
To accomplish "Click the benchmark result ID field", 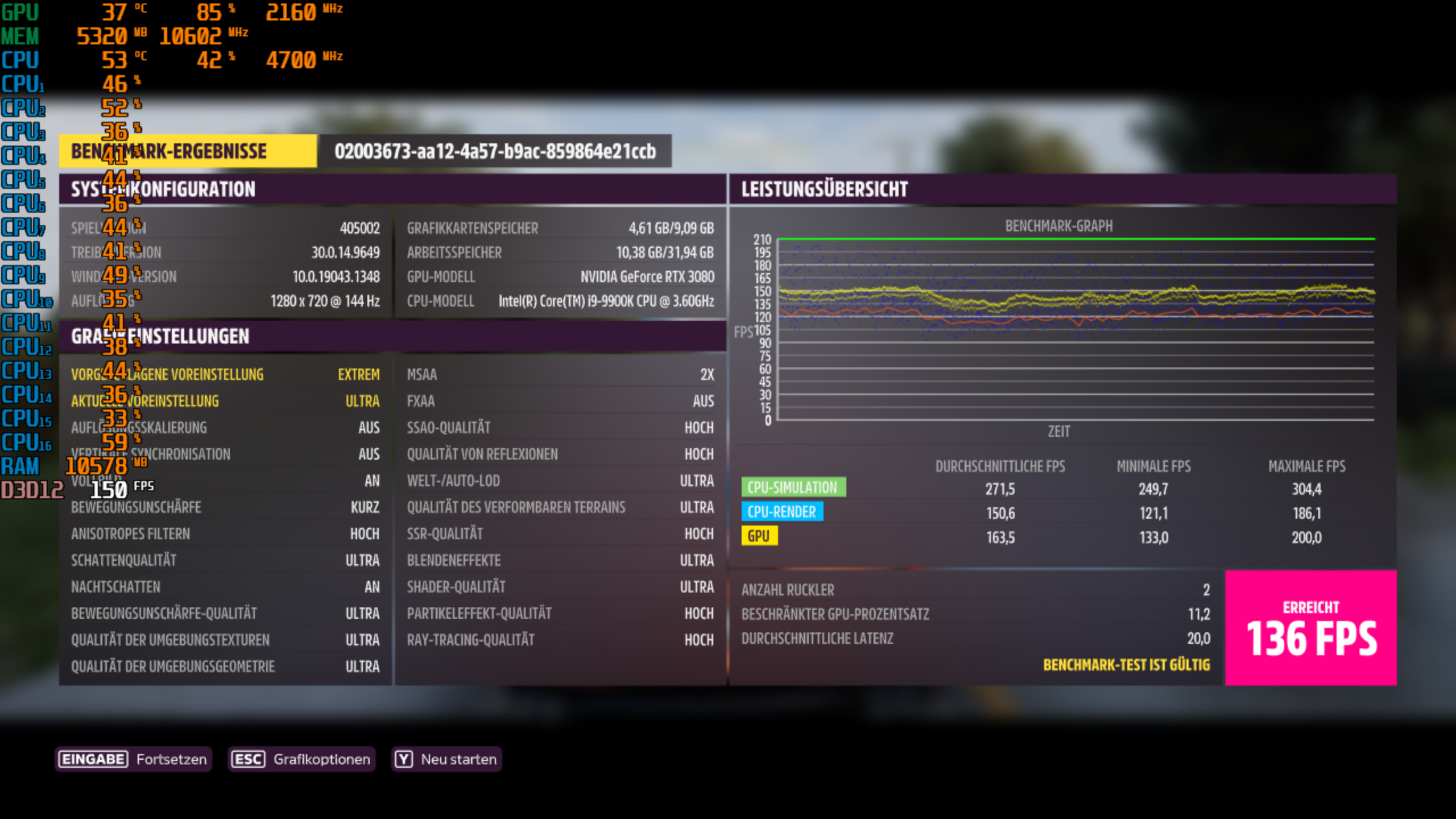I will click(x=494, y=152).
